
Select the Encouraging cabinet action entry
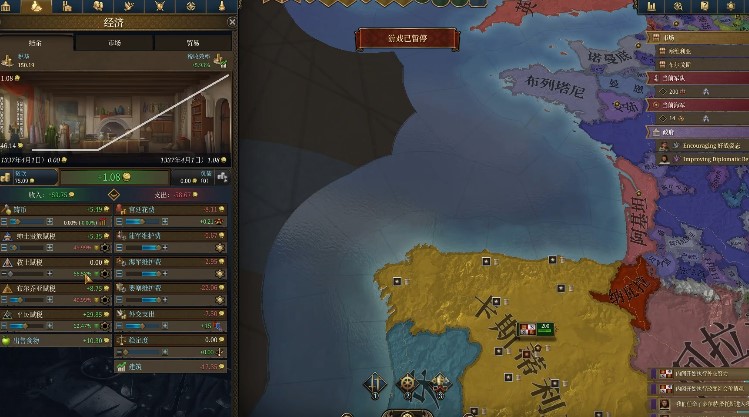coord(706,144)
